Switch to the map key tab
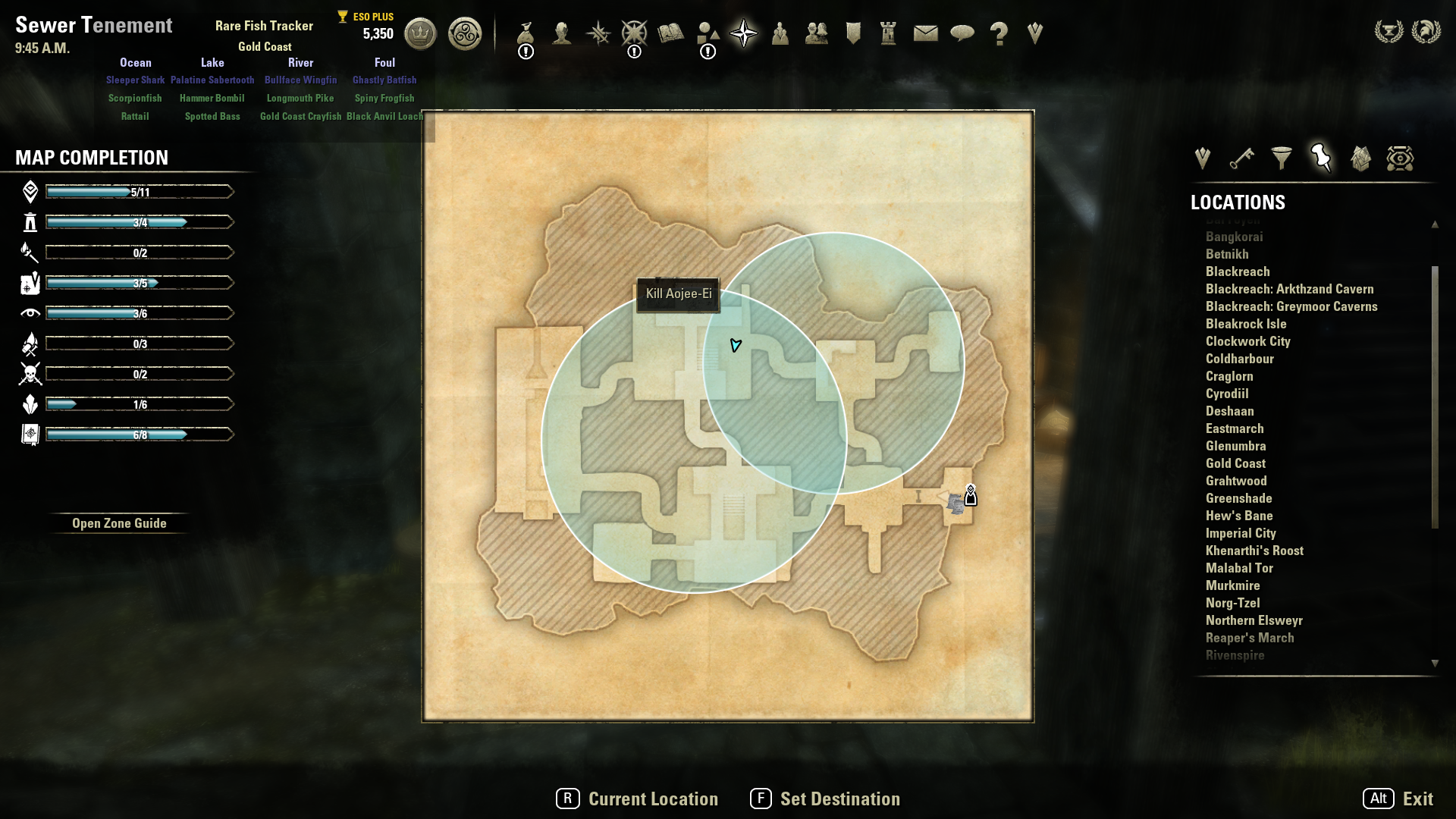The width and height of the screenshot is (1456, 819). click(1241, 158)
